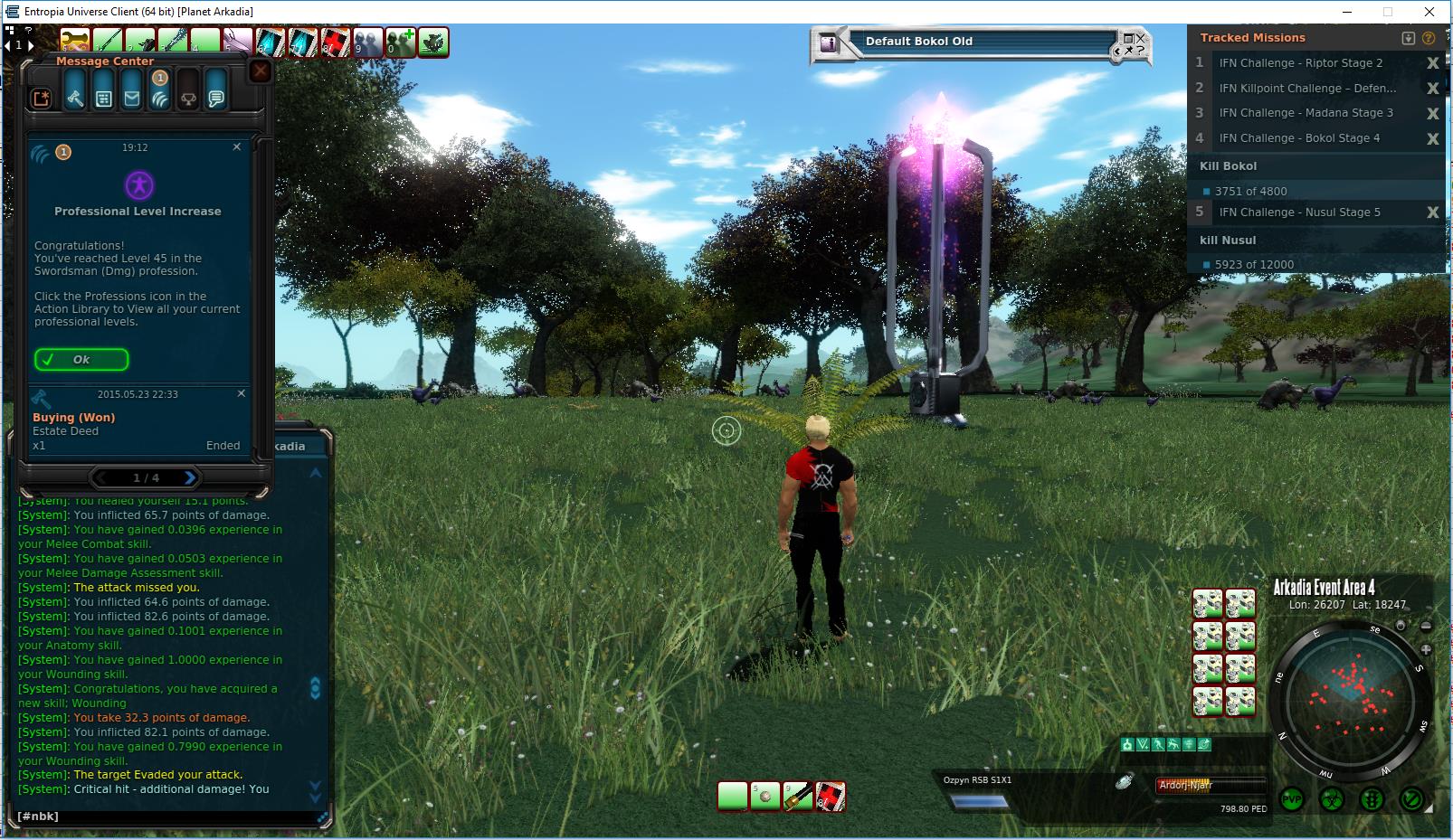This screenshot has width=1453, height=840.
Task: Select the auction hammer tab in Message Center
Action: click(75, 99)
